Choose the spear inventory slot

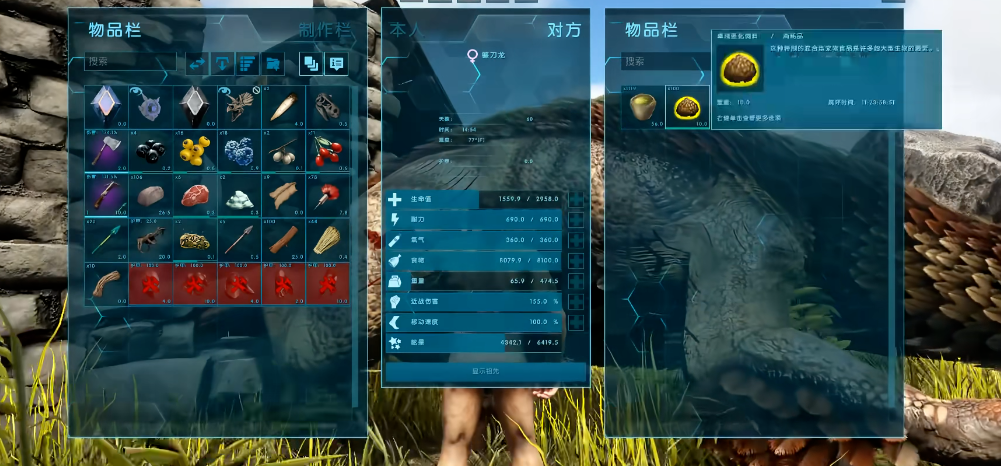[x=239, y=240]
